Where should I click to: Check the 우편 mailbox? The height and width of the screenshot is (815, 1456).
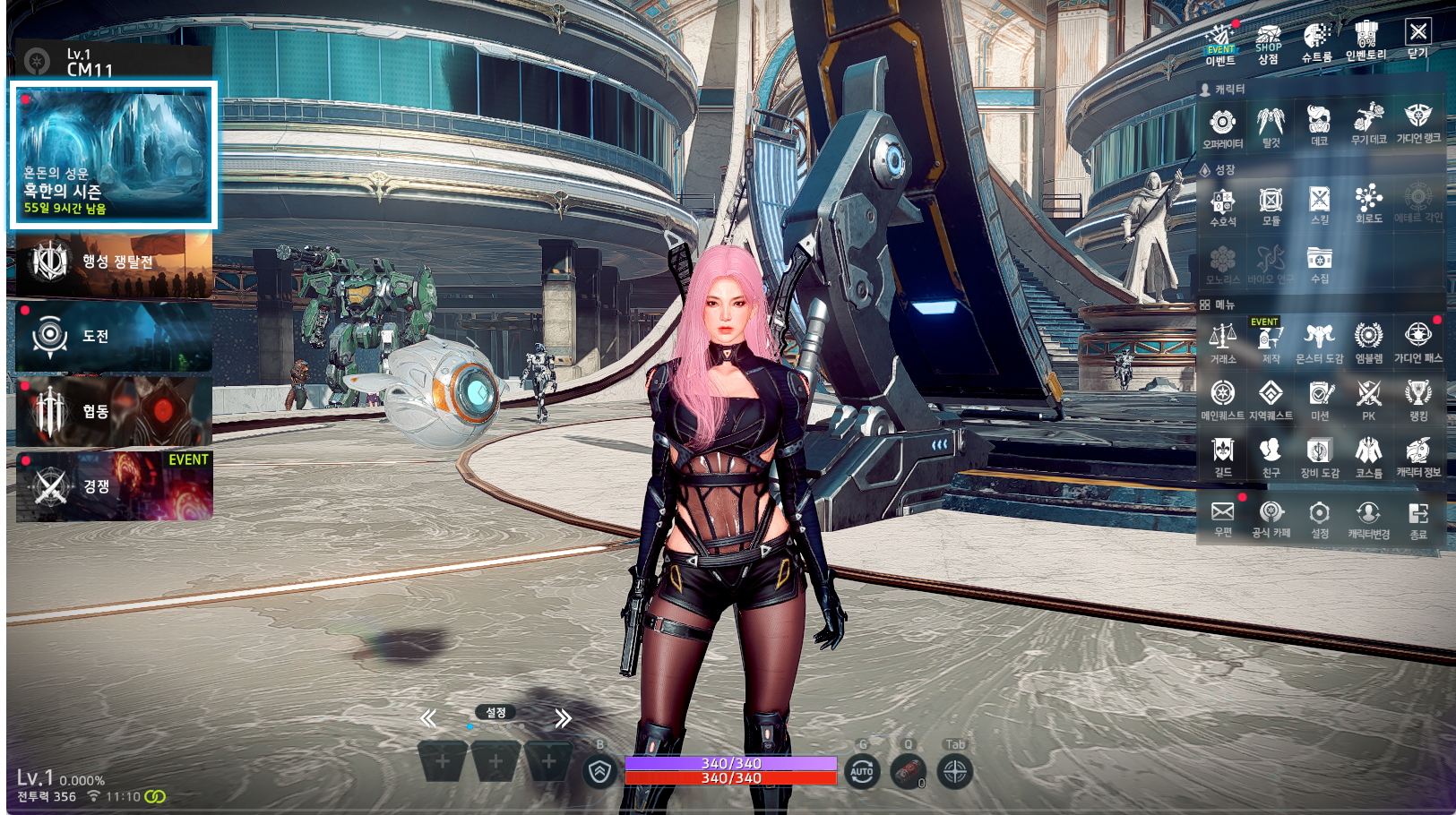coord(1222,518)
